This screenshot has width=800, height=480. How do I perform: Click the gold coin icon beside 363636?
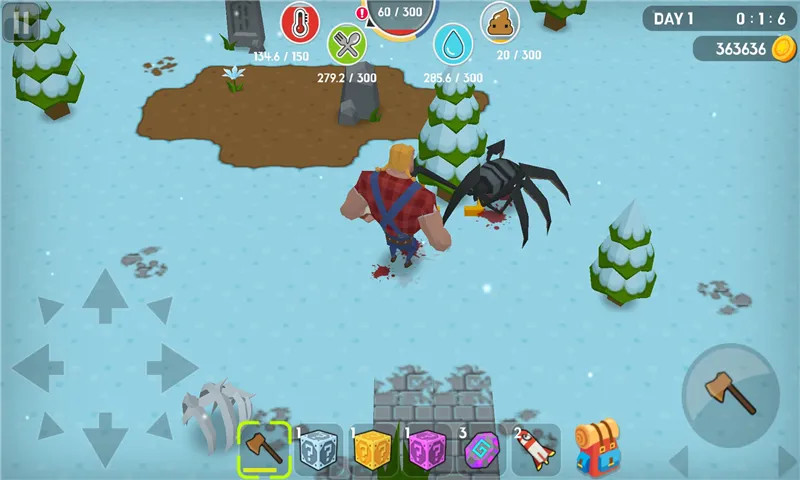click(783, 48)
